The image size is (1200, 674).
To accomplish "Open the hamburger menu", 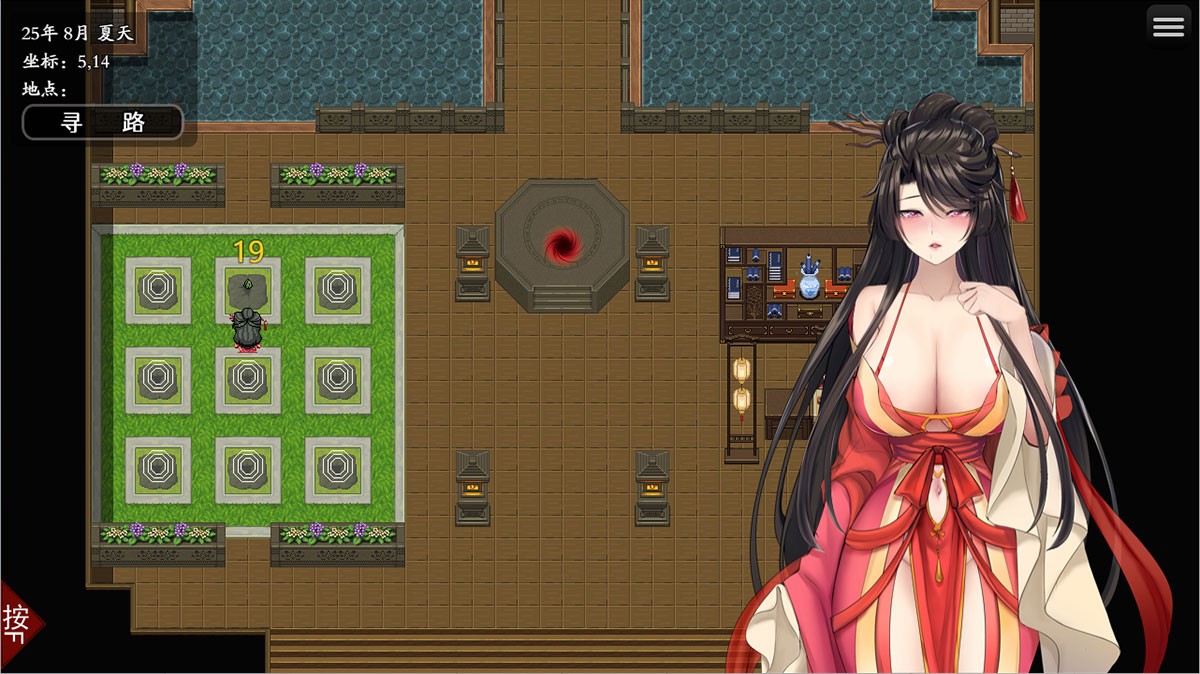I will (1168, 28).
